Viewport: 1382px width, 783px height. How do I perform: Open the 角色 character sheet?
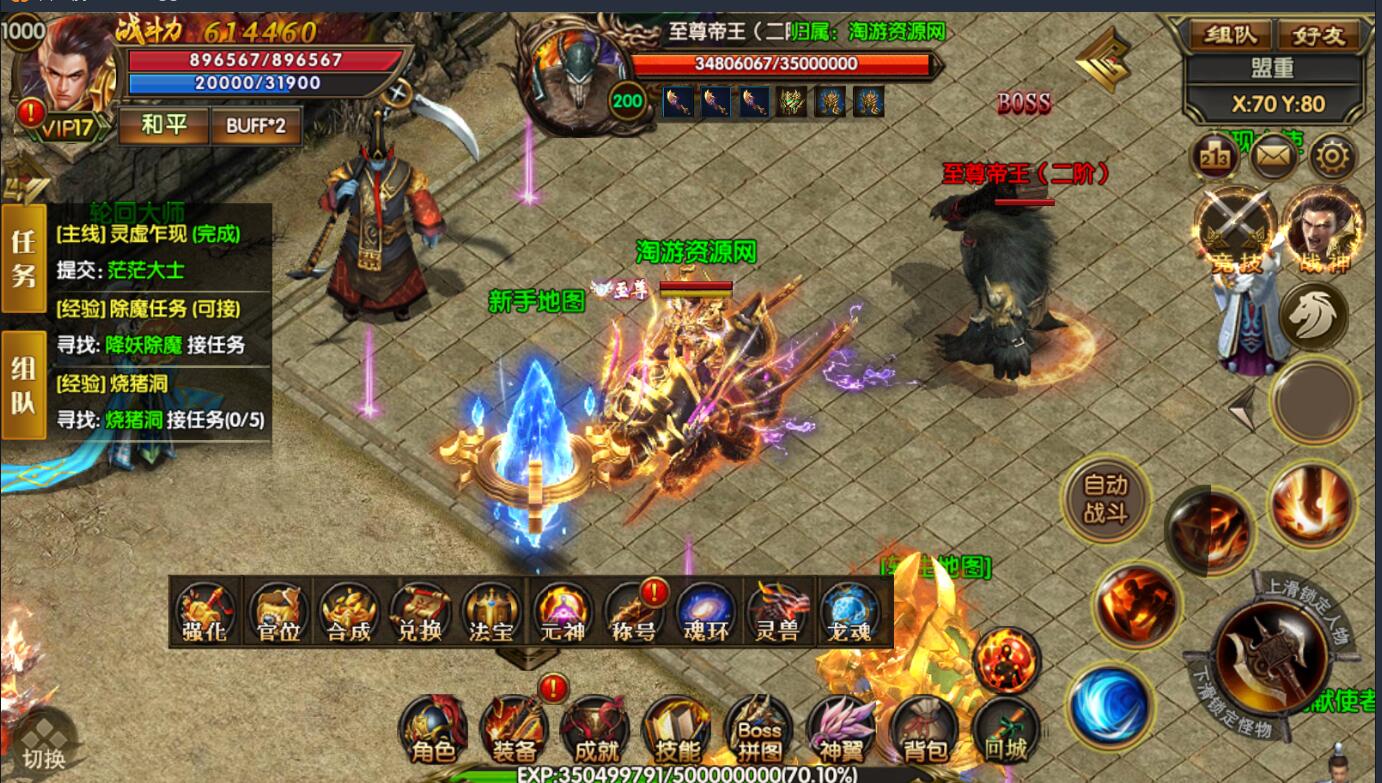point(432,728)
